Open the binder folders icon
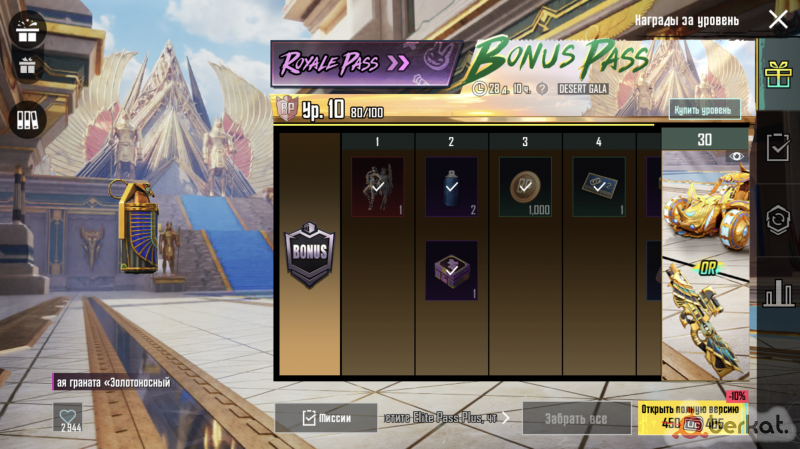This screenshot has height=449, width=800. [x=28, y=119]
